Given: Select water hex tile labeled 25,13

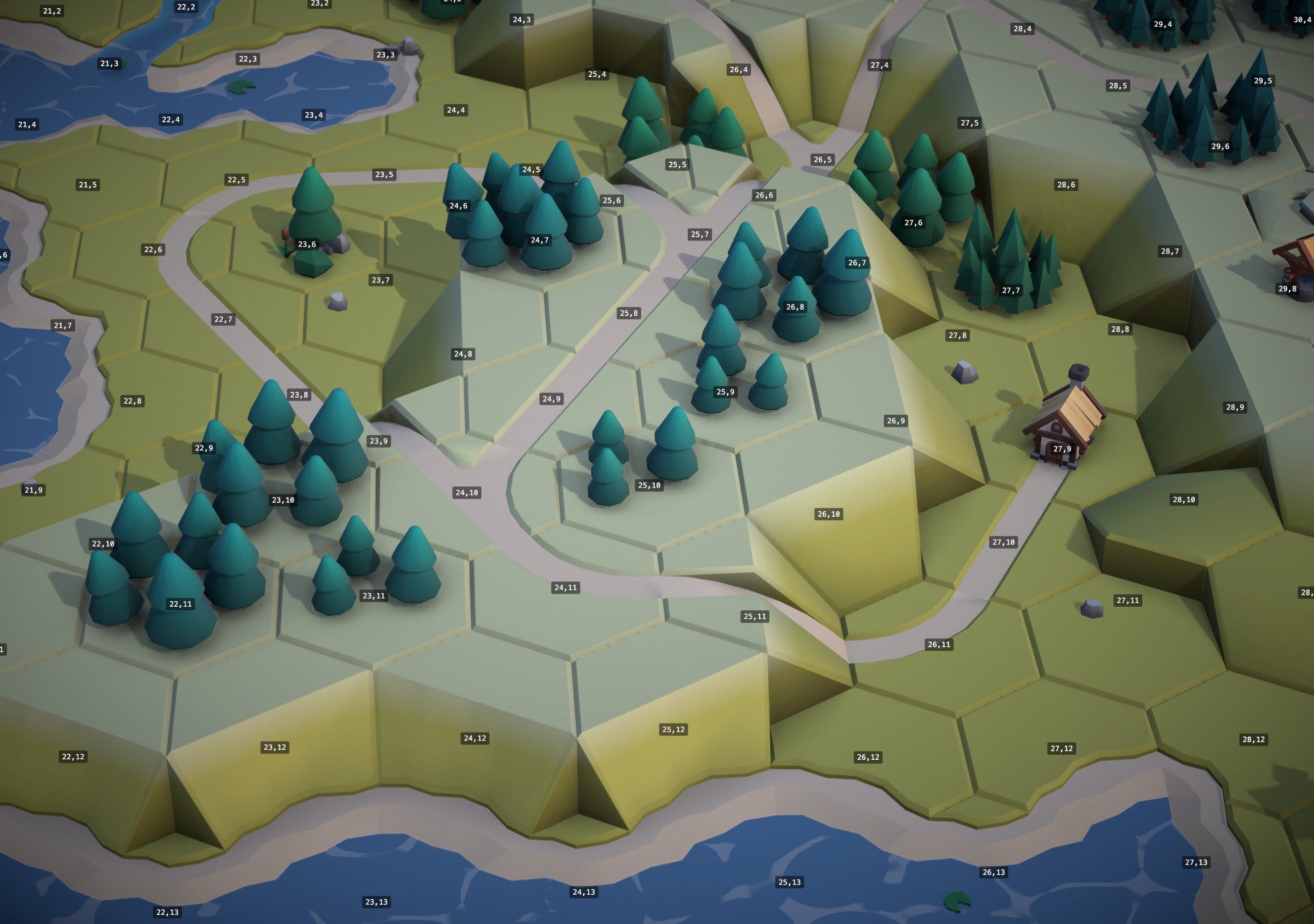Looking at the screenshot, I should pyautogui.click(x=789, y=882).
